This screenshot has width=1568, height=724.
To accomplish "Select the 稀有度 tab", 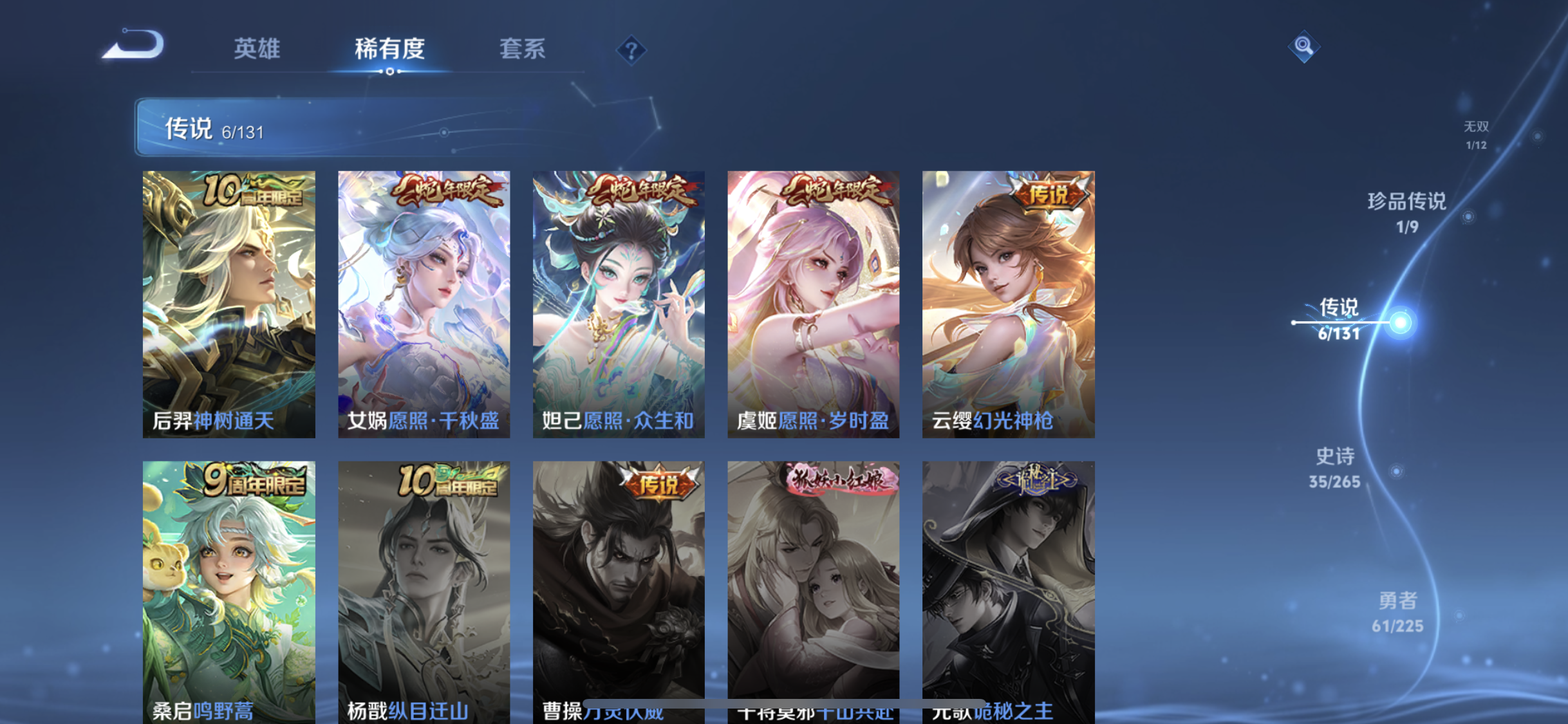I will [x=389, y=50].
